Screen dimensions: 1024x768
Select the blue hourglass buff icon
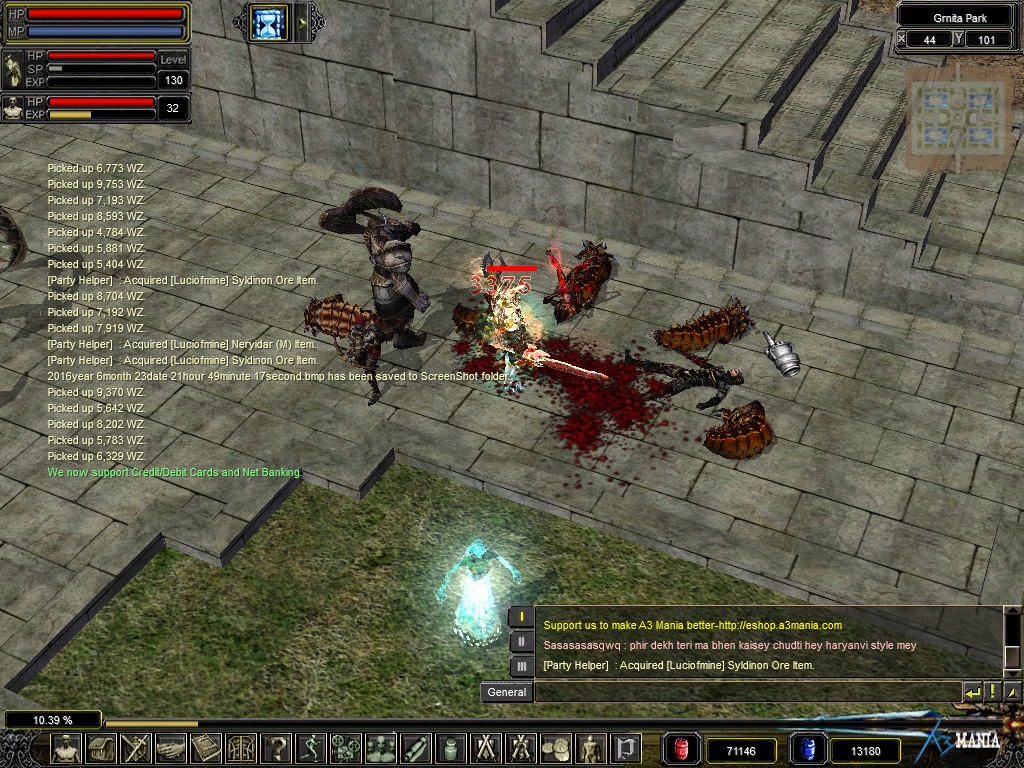[x=268, y=22]
